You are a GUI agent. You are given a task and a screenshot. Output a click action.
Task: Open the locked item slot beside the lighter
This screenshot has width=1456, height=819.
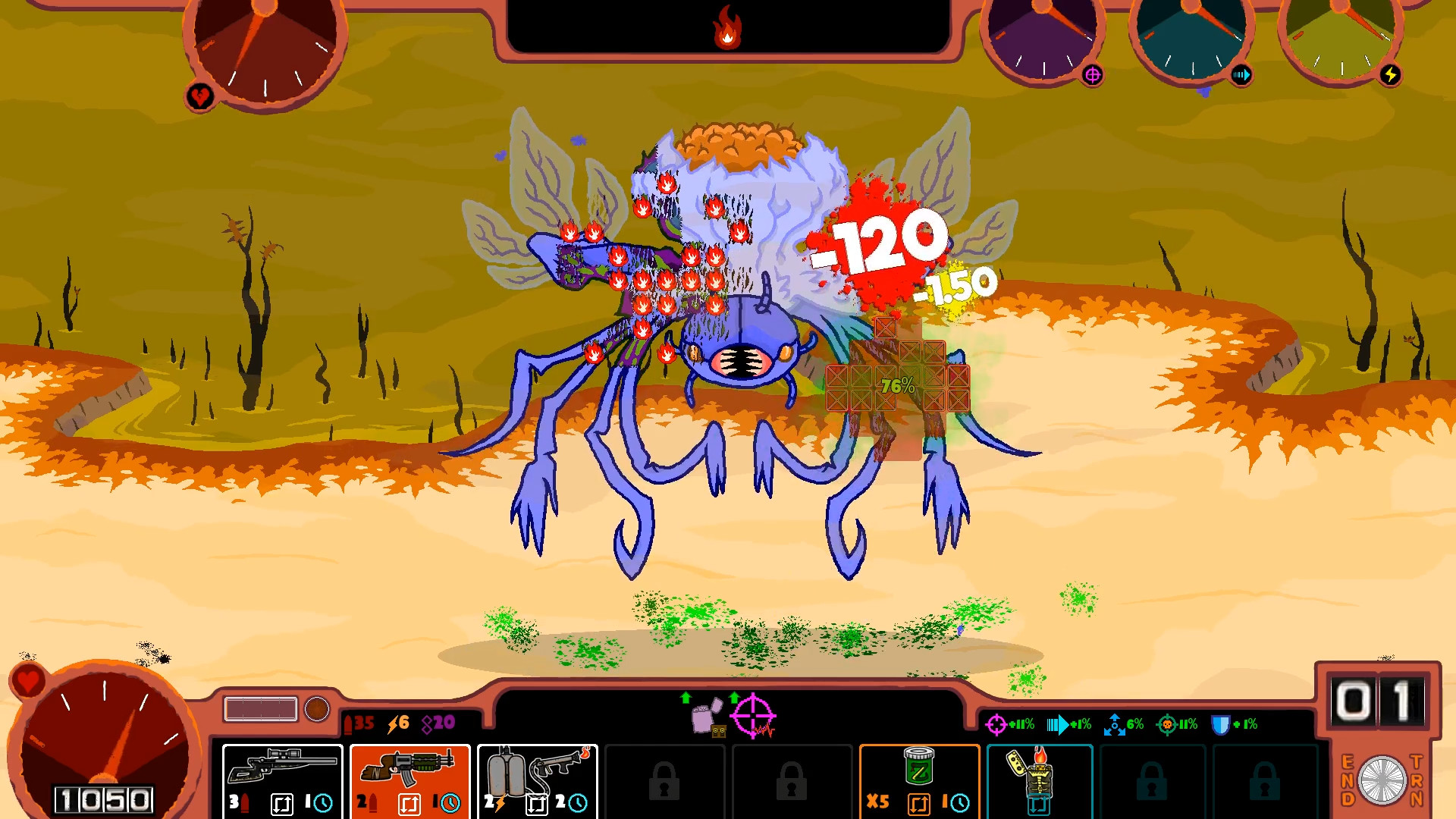pyautogui.click(x=1153, y=780)
